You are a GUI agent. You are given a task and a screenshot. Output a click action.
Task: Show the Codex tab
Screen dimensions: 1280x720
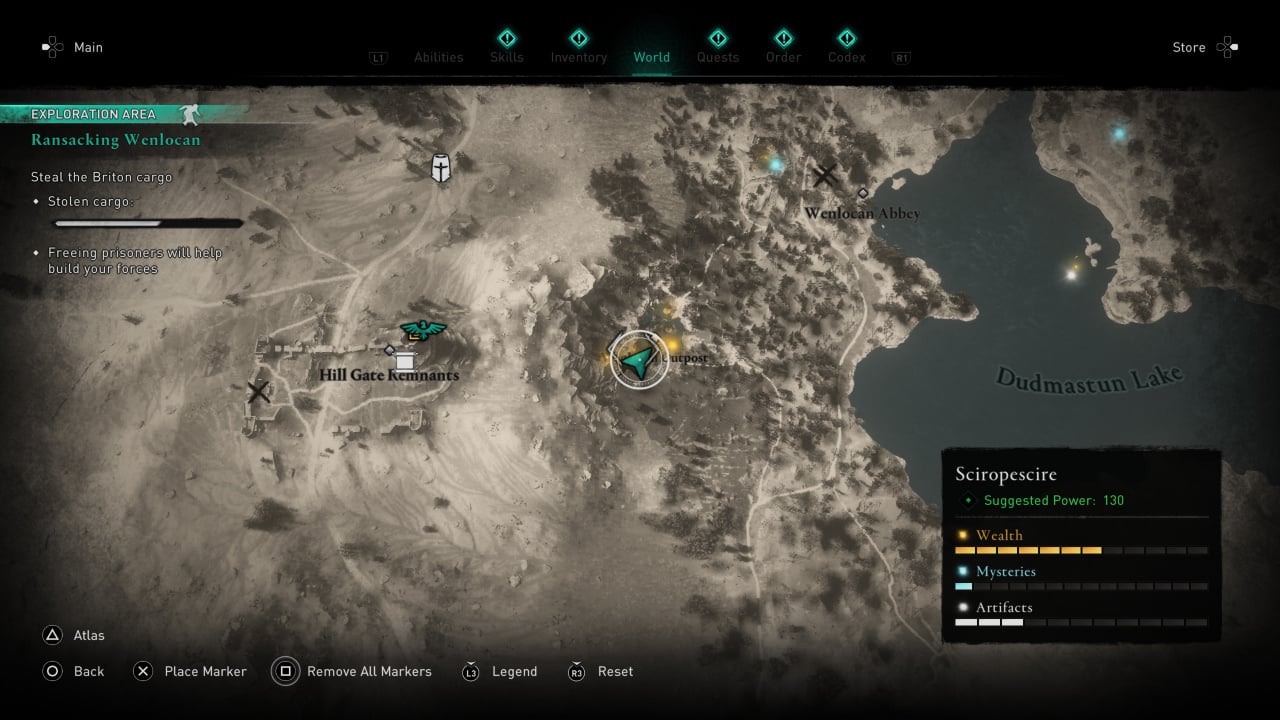[846, 57]
